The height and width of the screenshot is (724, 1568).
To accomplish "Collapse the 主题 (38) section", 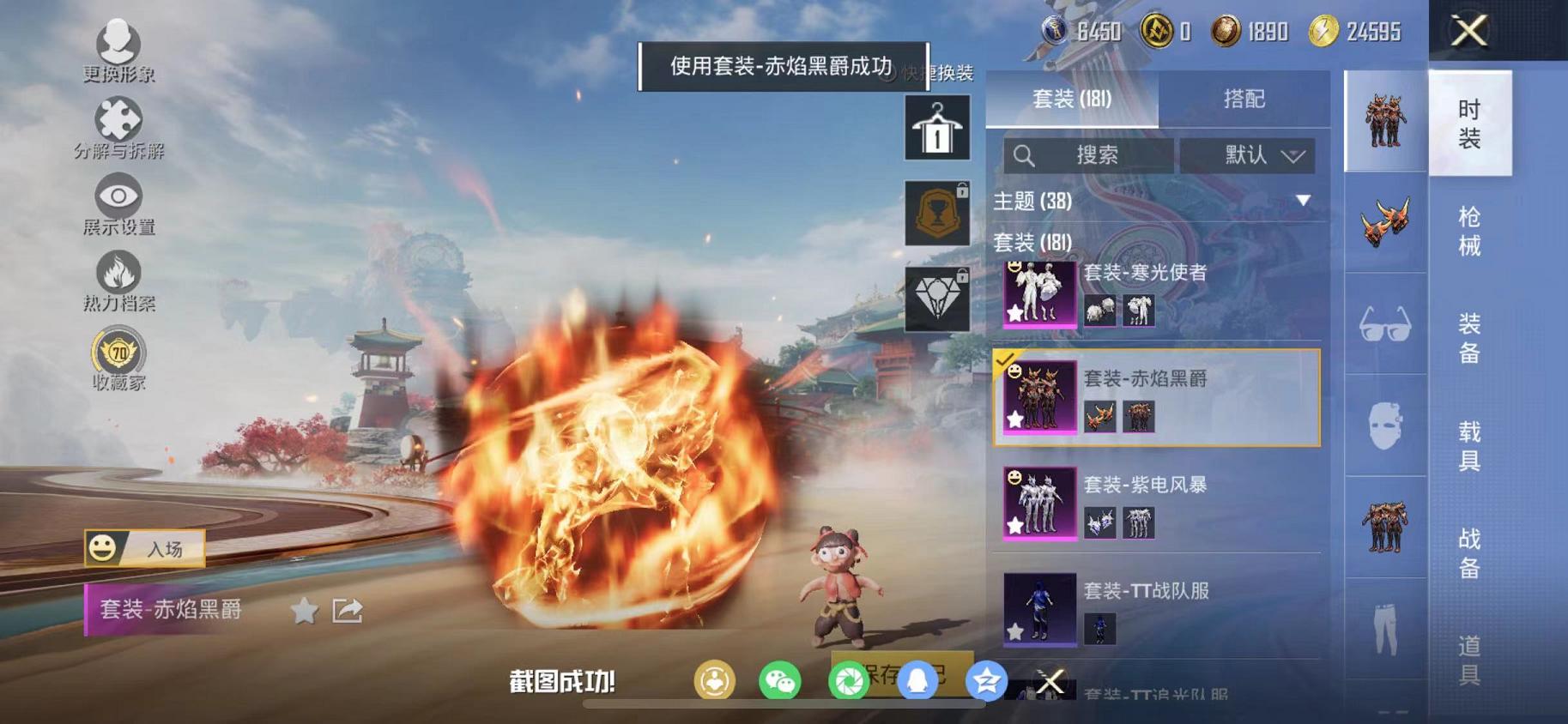I will (1304, 202).
